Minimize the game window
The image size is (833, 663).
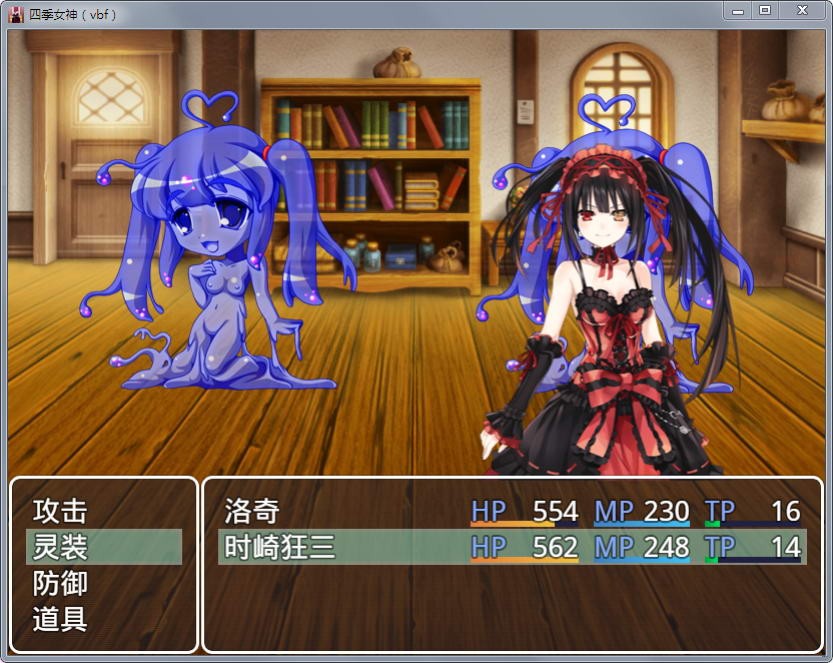click(738, 10)
